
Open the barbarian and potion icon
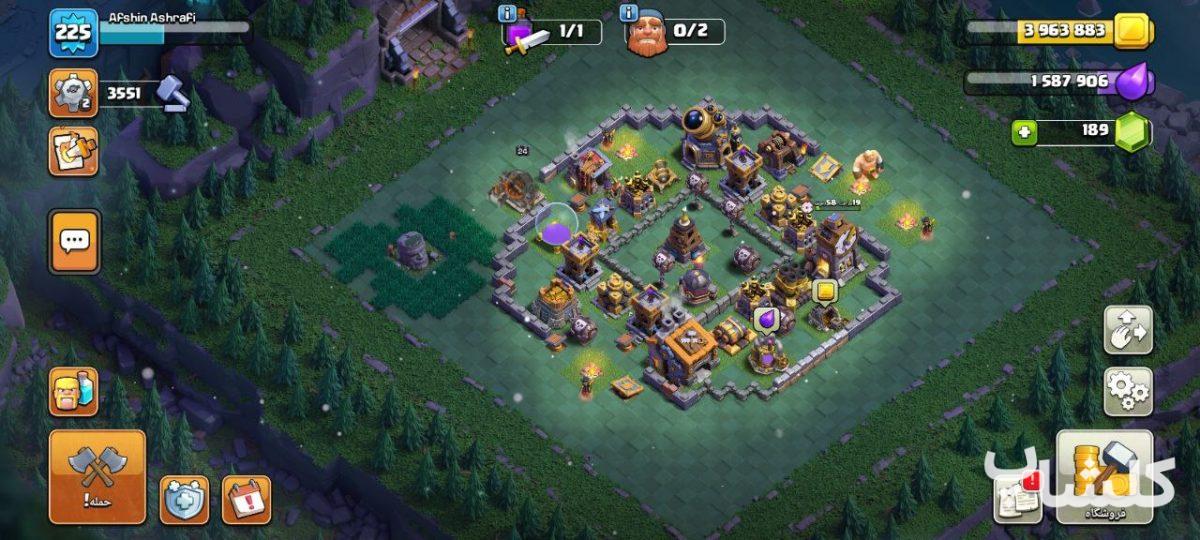pos(74,391)
